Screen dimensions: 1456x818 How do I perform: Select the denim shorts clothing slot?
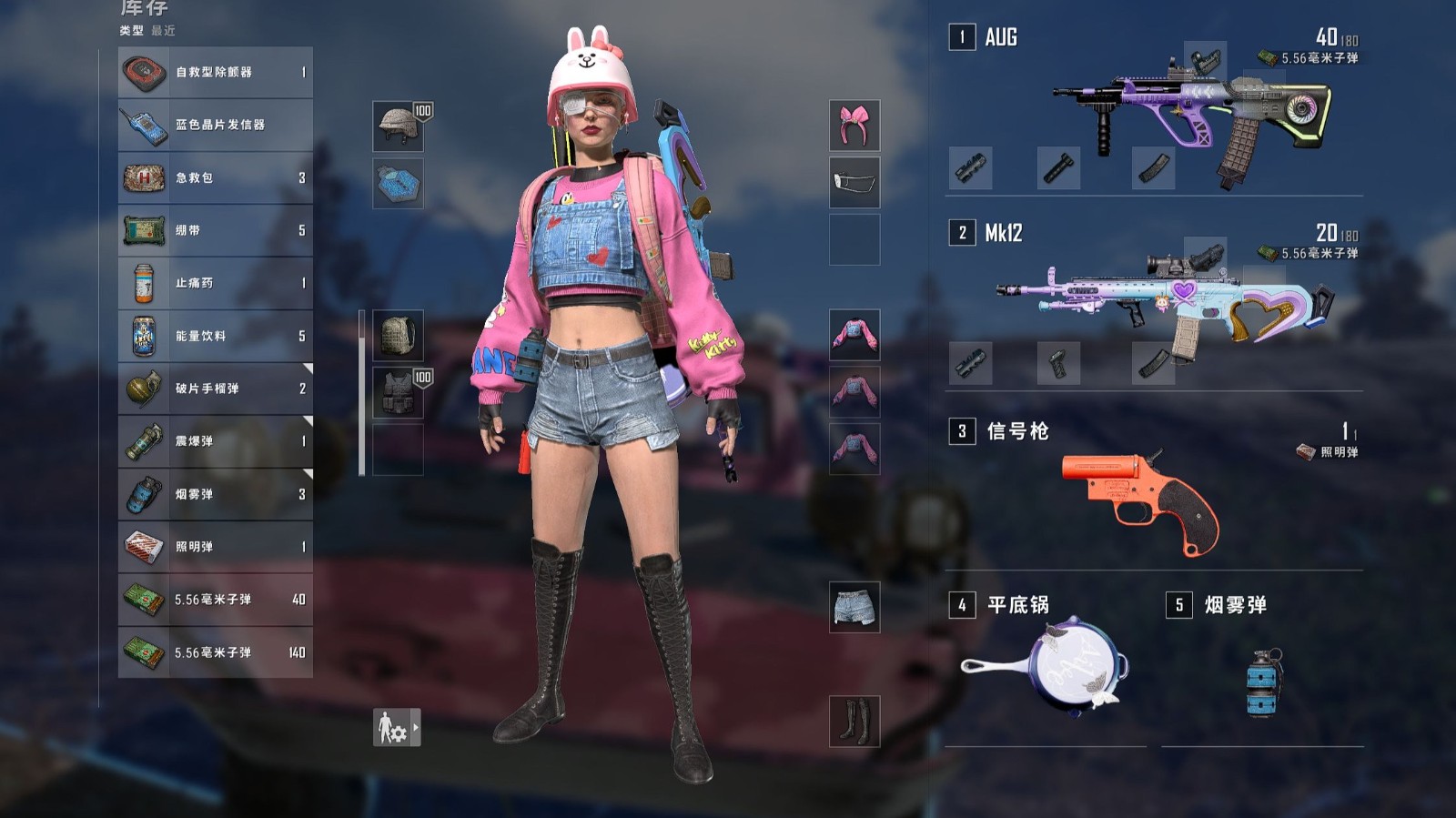pos(854,607)
